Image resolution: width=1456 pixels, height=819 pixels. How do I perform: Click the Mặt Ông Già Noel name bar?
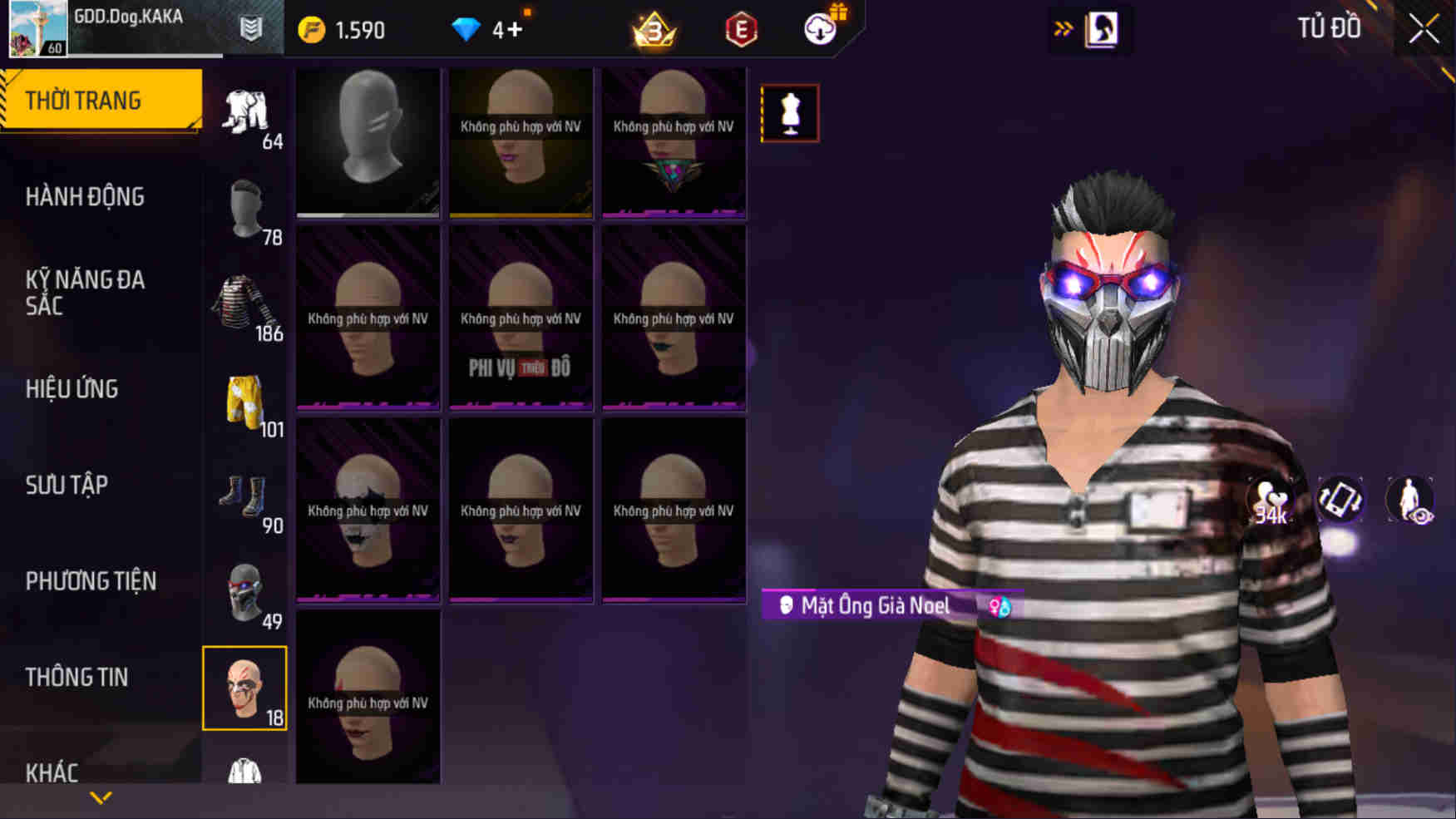pyautogui.click(x=873, y=605)
